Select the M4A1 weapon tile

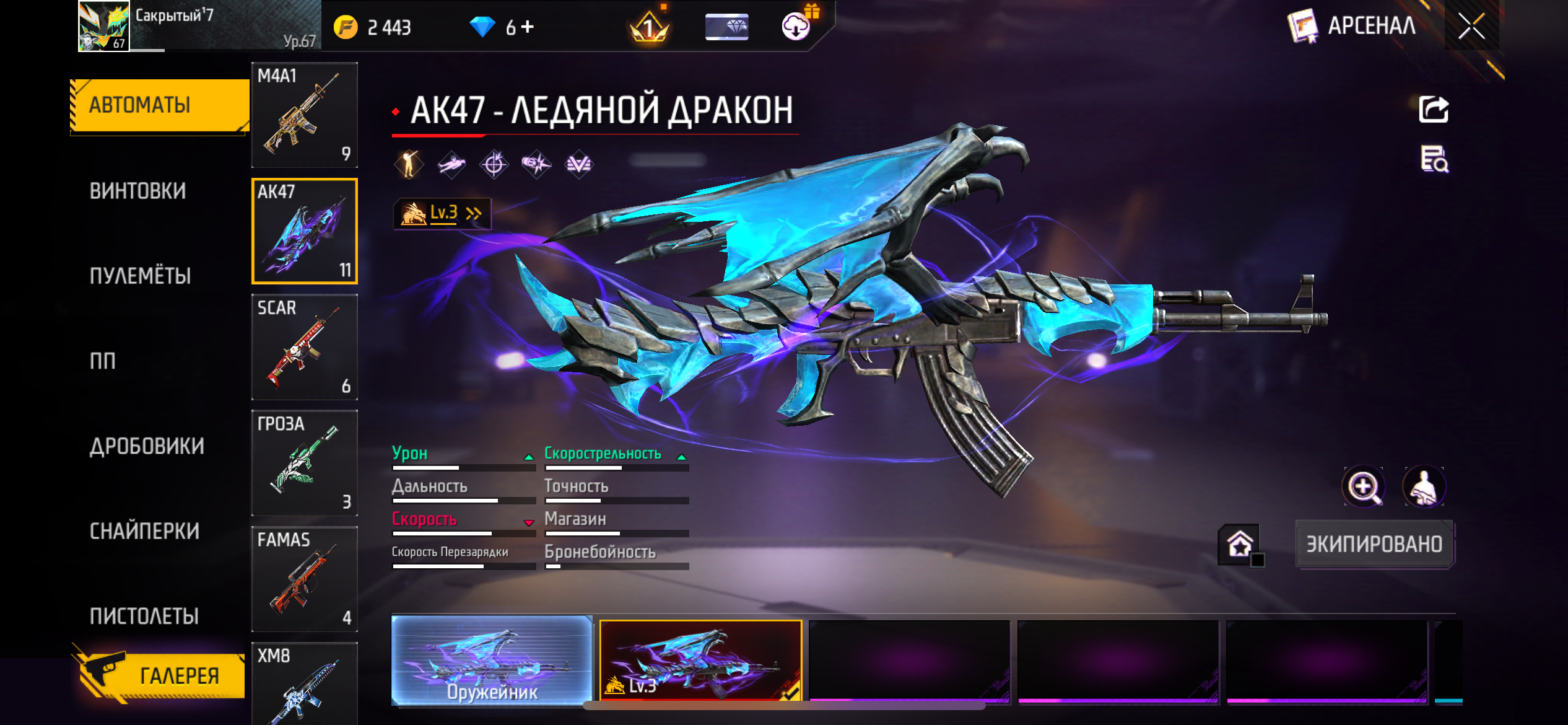point(304,115)
